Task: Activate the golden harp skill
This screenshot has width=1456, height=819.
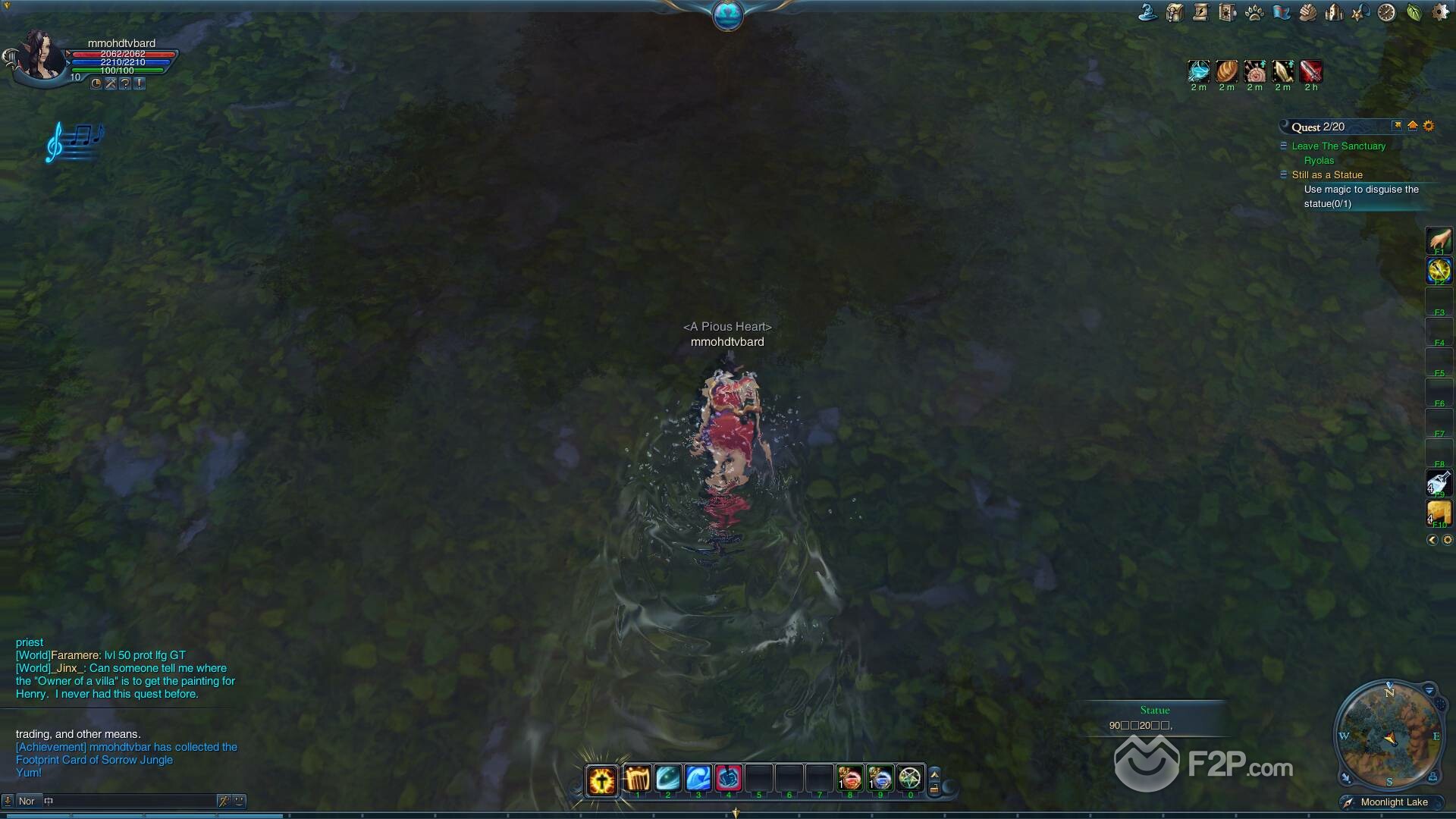Action: click(x=637, y=779)
